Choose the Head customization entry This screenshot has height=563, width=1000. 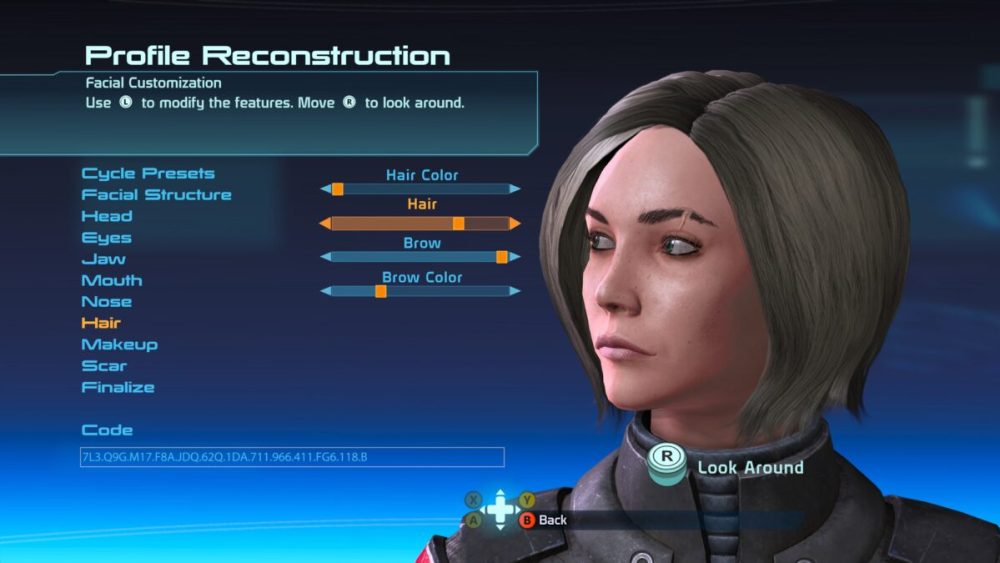107,216
